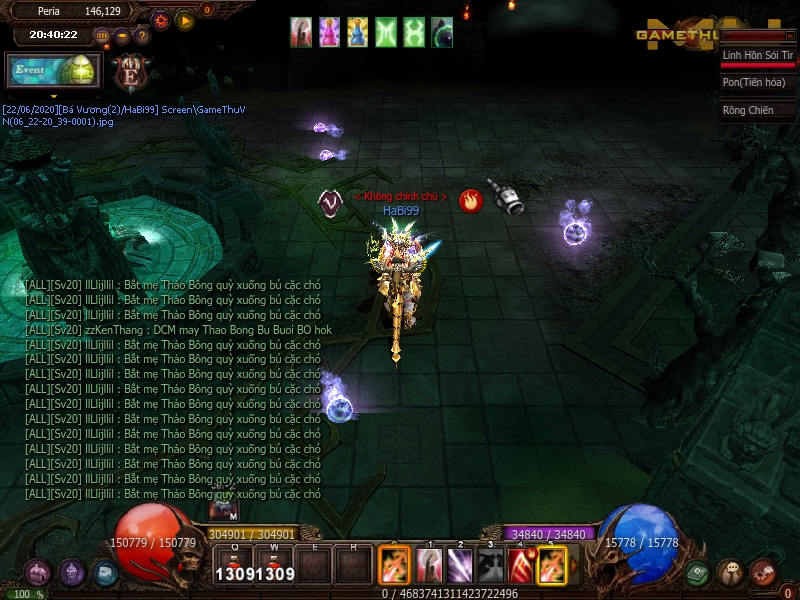Open the chat speech bubble menu
Screen dimensions: 800x600
730,573
